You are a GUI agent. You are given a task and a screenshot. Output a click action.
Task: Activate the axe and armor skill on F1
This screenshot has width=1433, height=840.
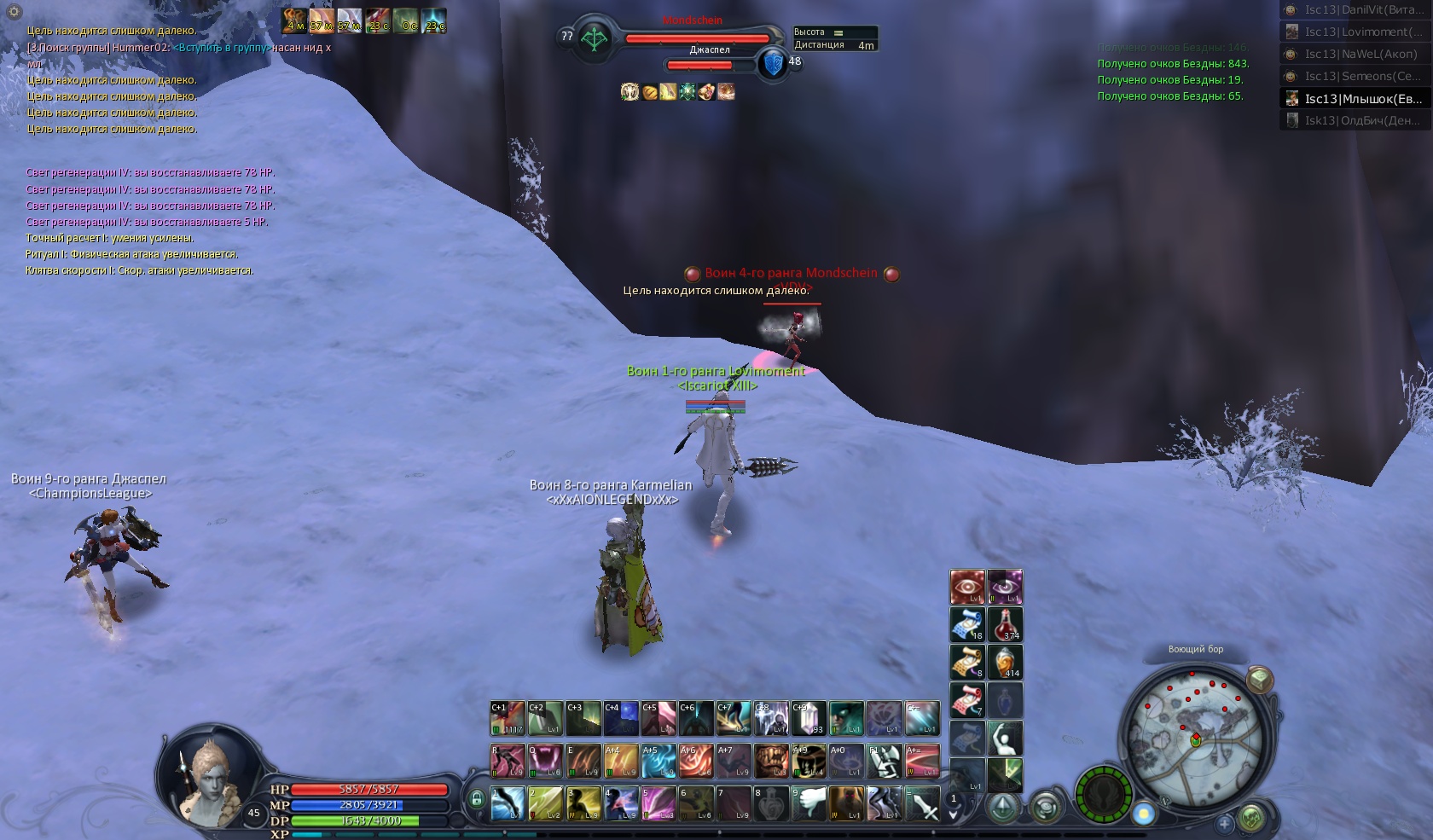(x=884, y=761)
